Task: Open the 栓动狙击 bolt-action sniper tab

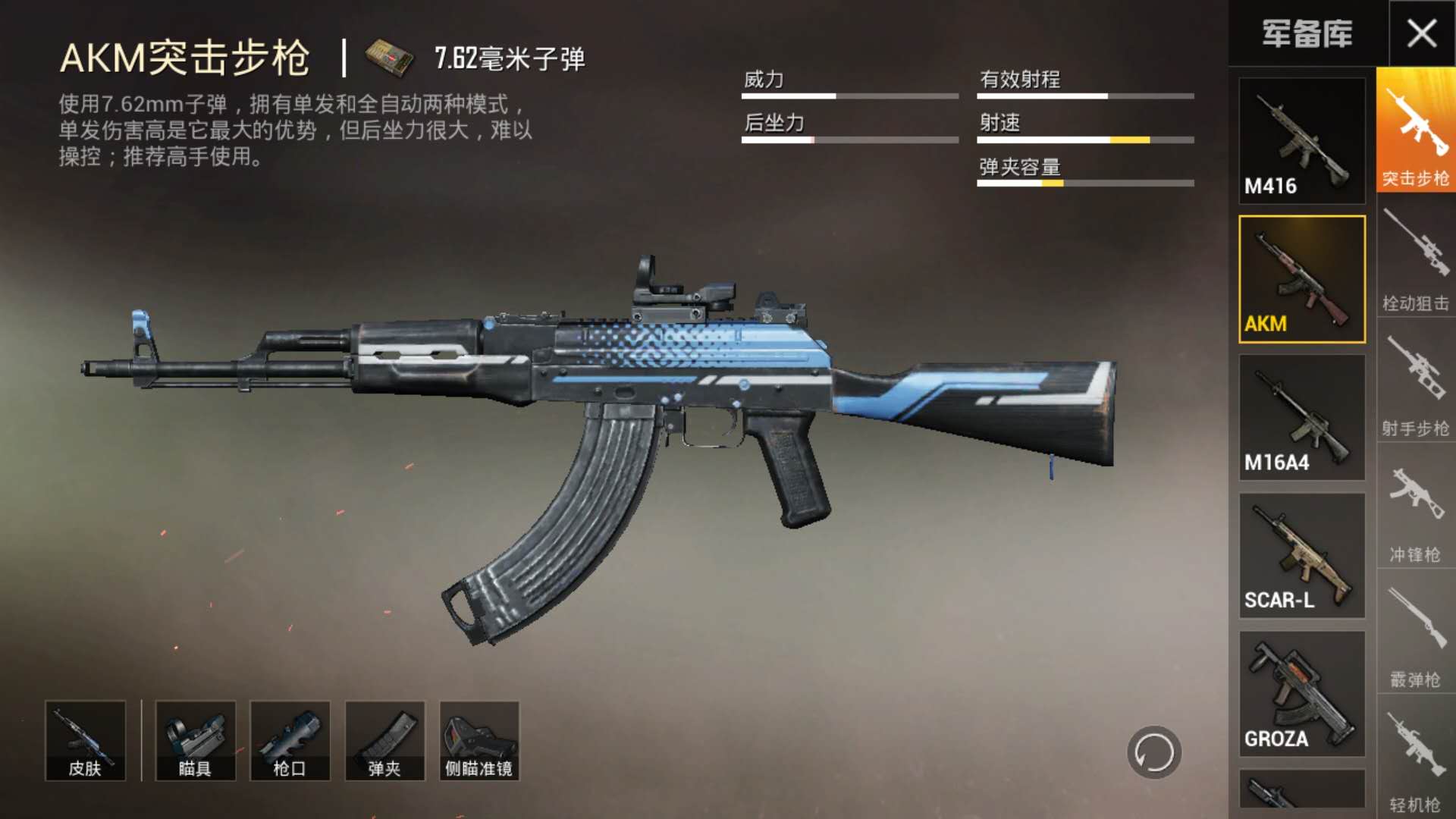Action: pos(1415,258)
